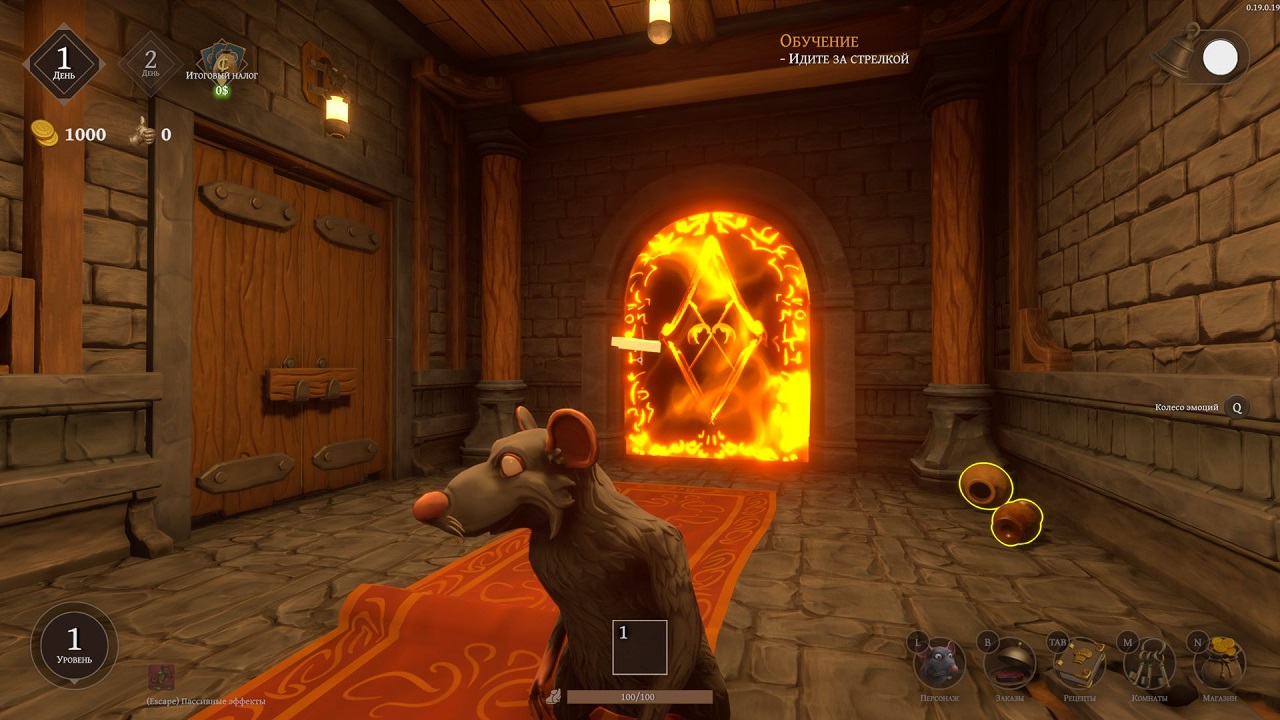Image resolution: width=1280 pixels, height=720 pixels.
Task: Open the Магазин coin bag shop
Action: pyautogui.click(x=1220, y=663)
